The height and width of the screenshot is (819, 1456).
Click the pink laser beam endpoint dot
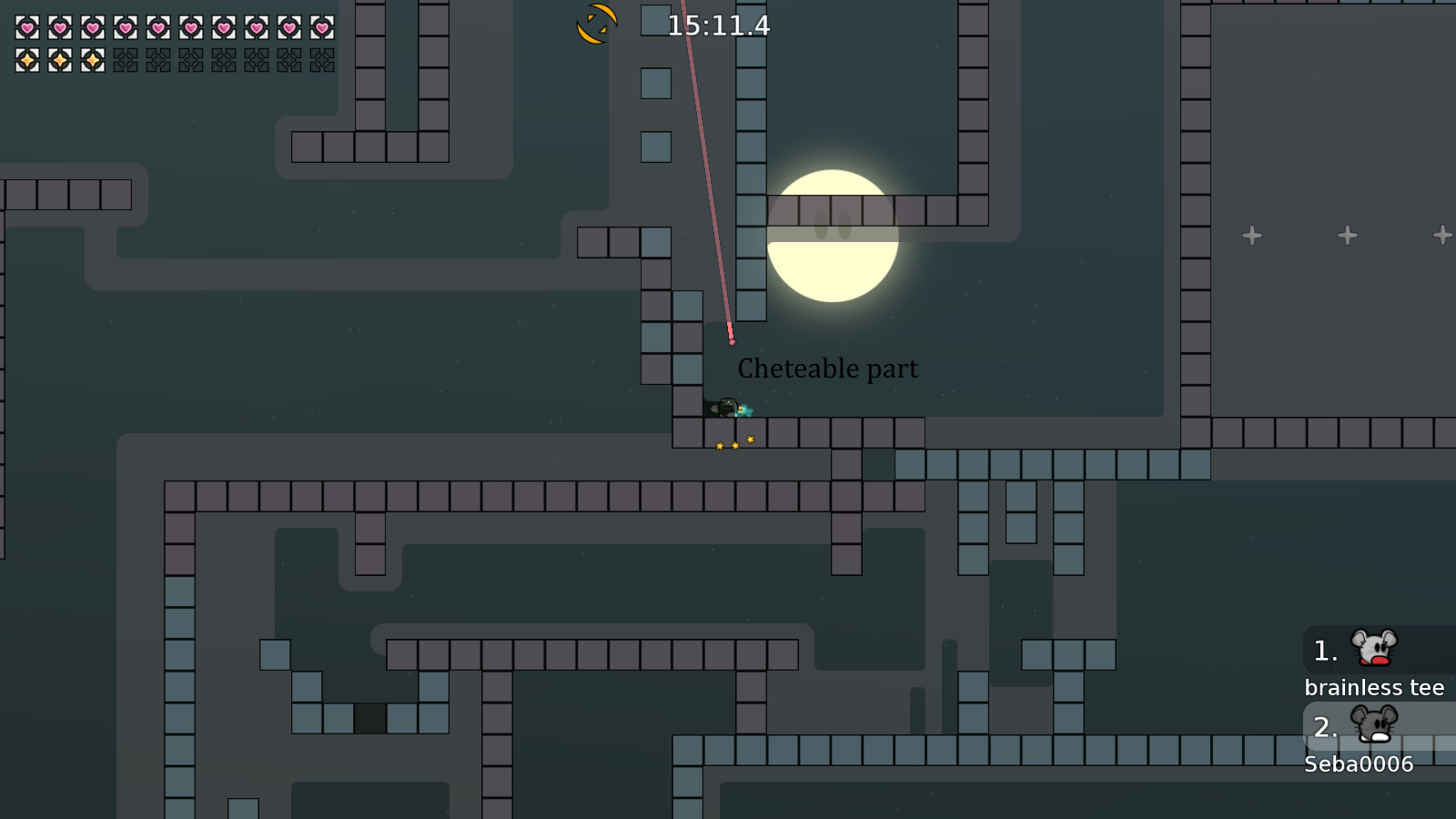pos(733,341)
